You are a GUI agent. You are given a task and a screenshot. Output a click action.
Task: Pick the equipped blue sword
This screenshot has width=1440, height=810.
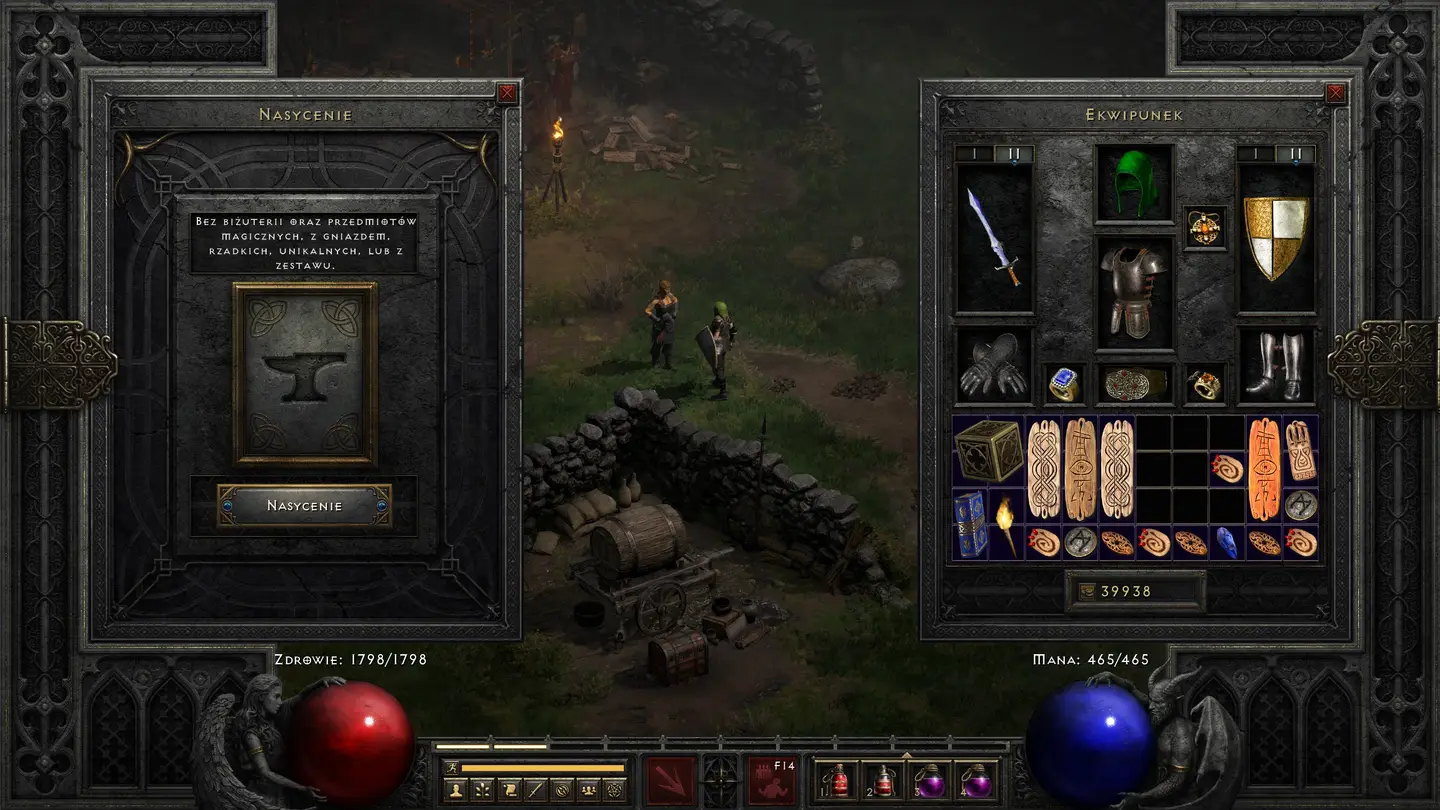[x=994, y=238]
